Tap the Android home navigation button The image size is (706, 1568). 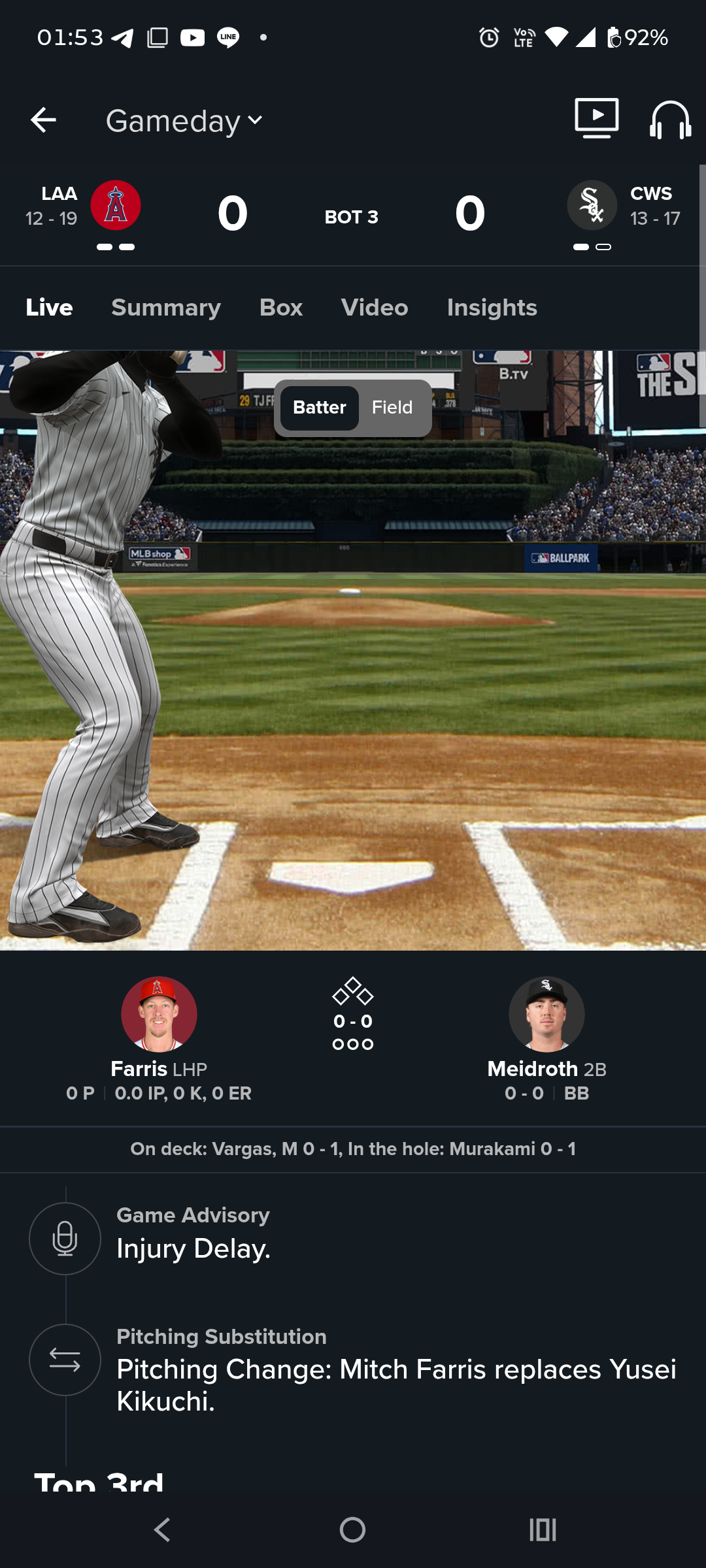(352, 1529)
